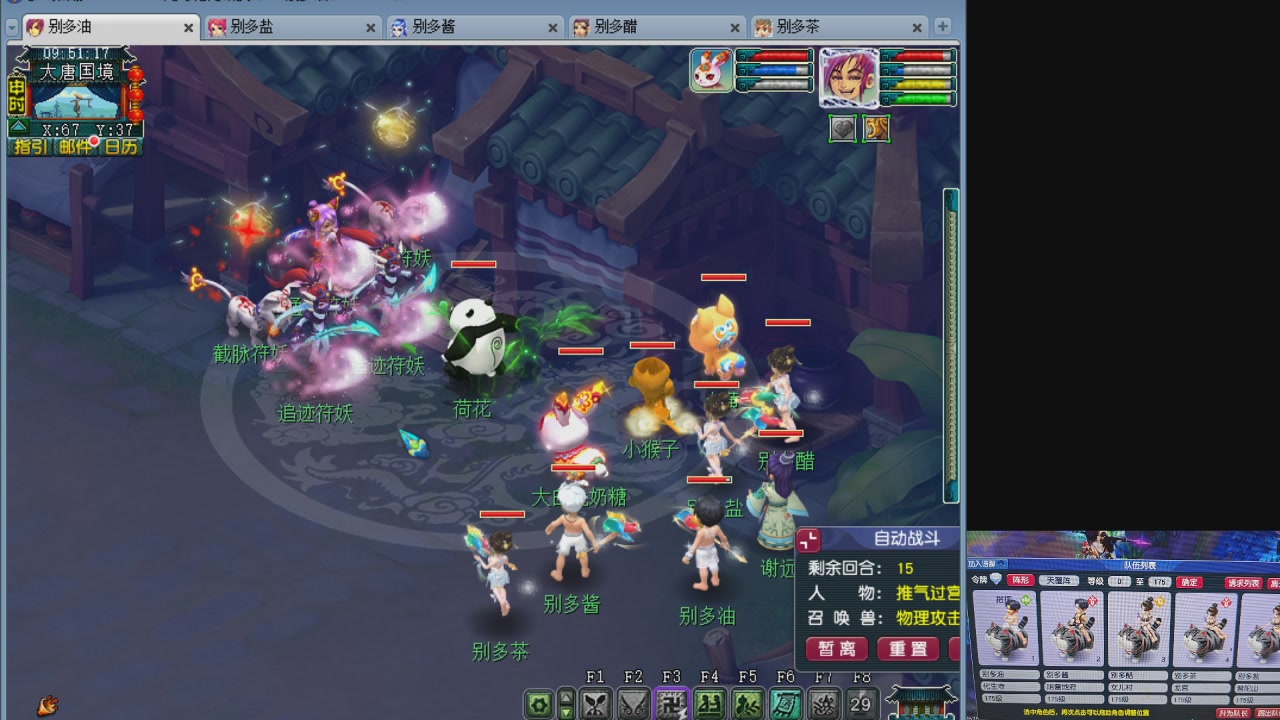1280x720 pixels.
Task: Collapse the 自动战斗 panel with its corner icon
Action: point(809,541)
